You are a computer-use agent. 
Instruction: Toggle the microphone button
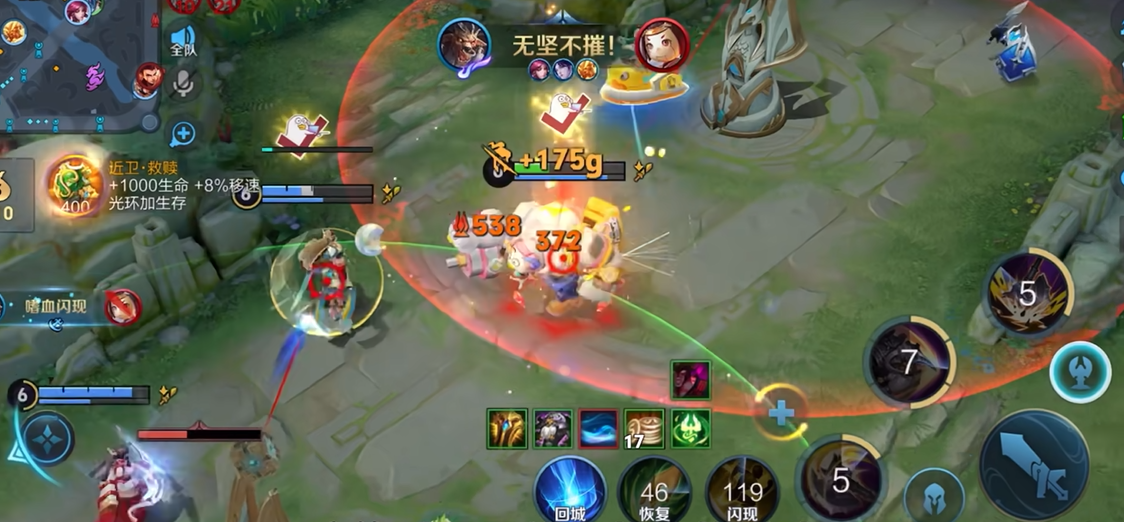click(183, 85)
